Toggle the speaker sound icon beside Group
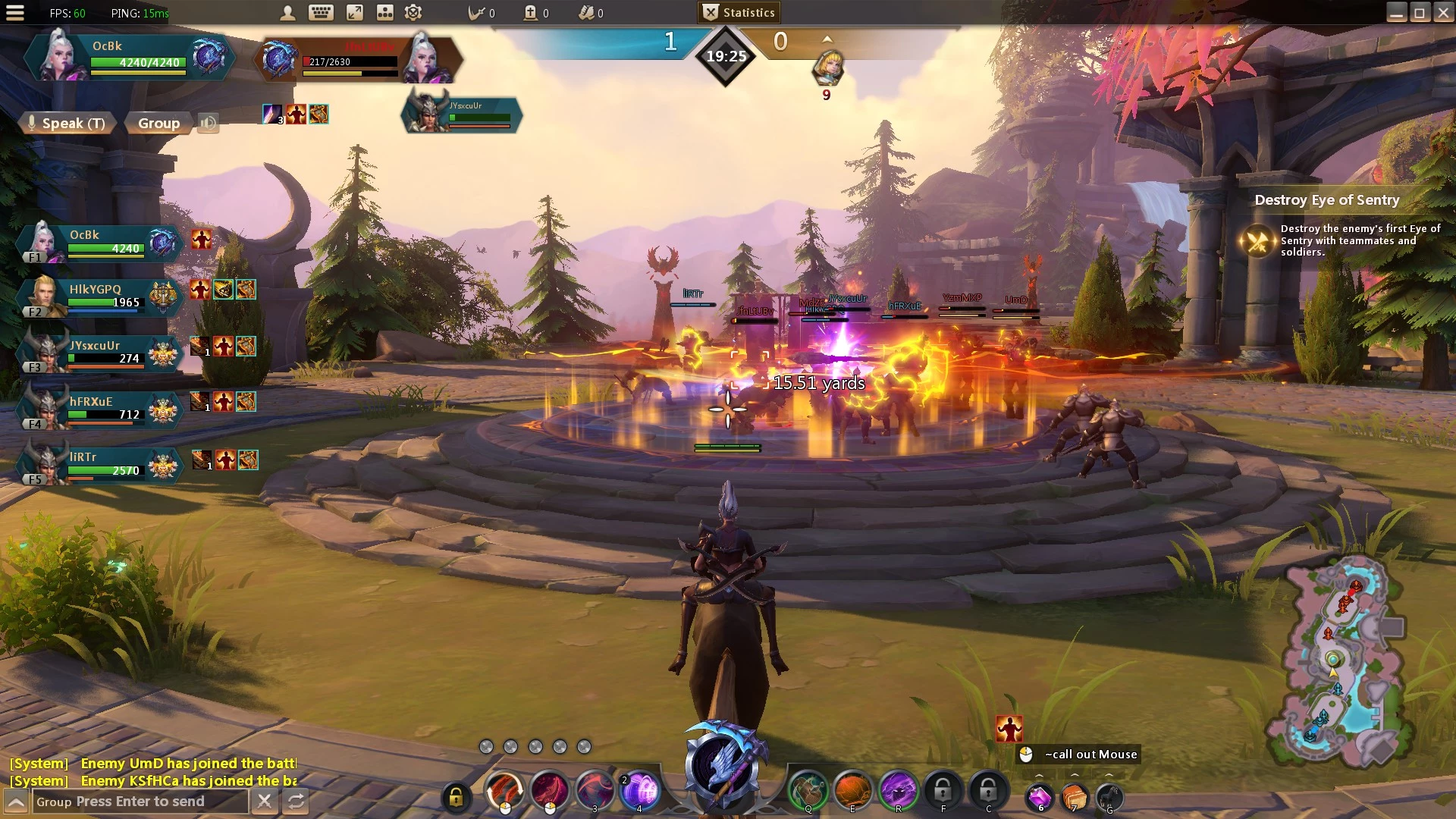 [x=208, y=123]
